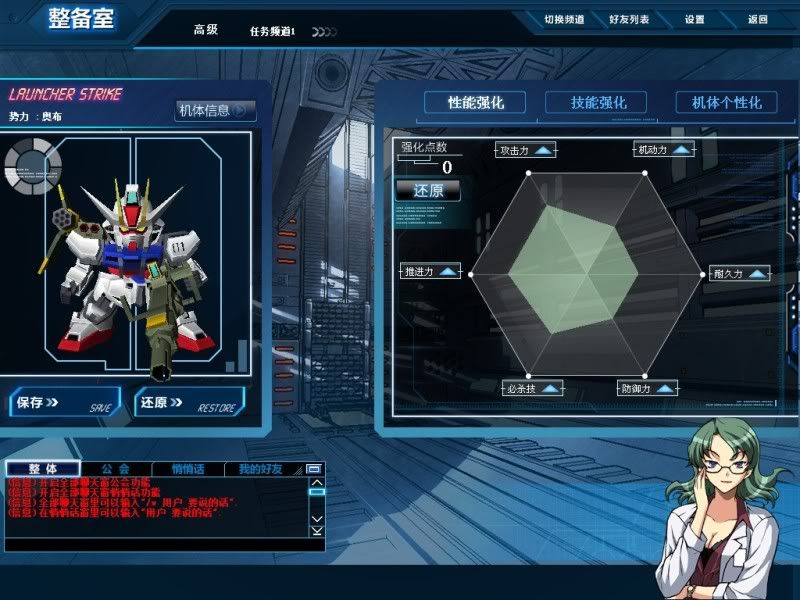Raise the 必杀技 special attack stat
Screen dimensions: 800x600
pos(549,388)
